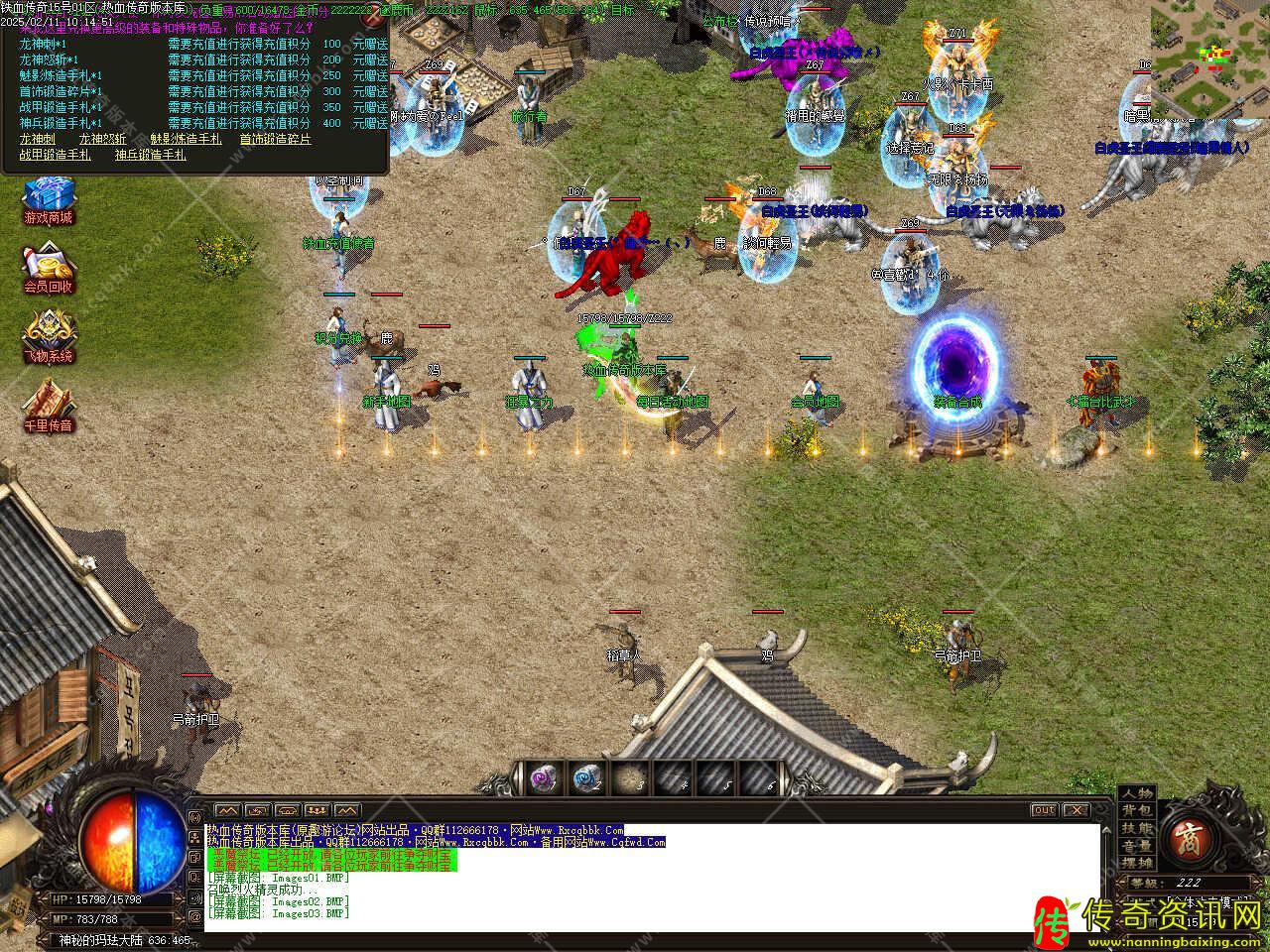Use the purple scroll in hotbar slot 1
The image size is (1270, 952).
coord(543,780)
